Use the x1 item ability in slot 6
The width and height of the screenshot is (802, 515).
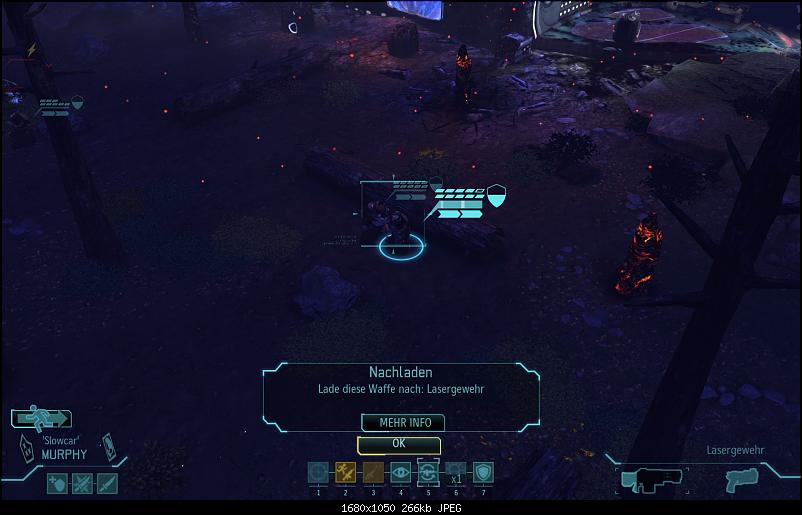pyautogui.click(x=455, y=473)
